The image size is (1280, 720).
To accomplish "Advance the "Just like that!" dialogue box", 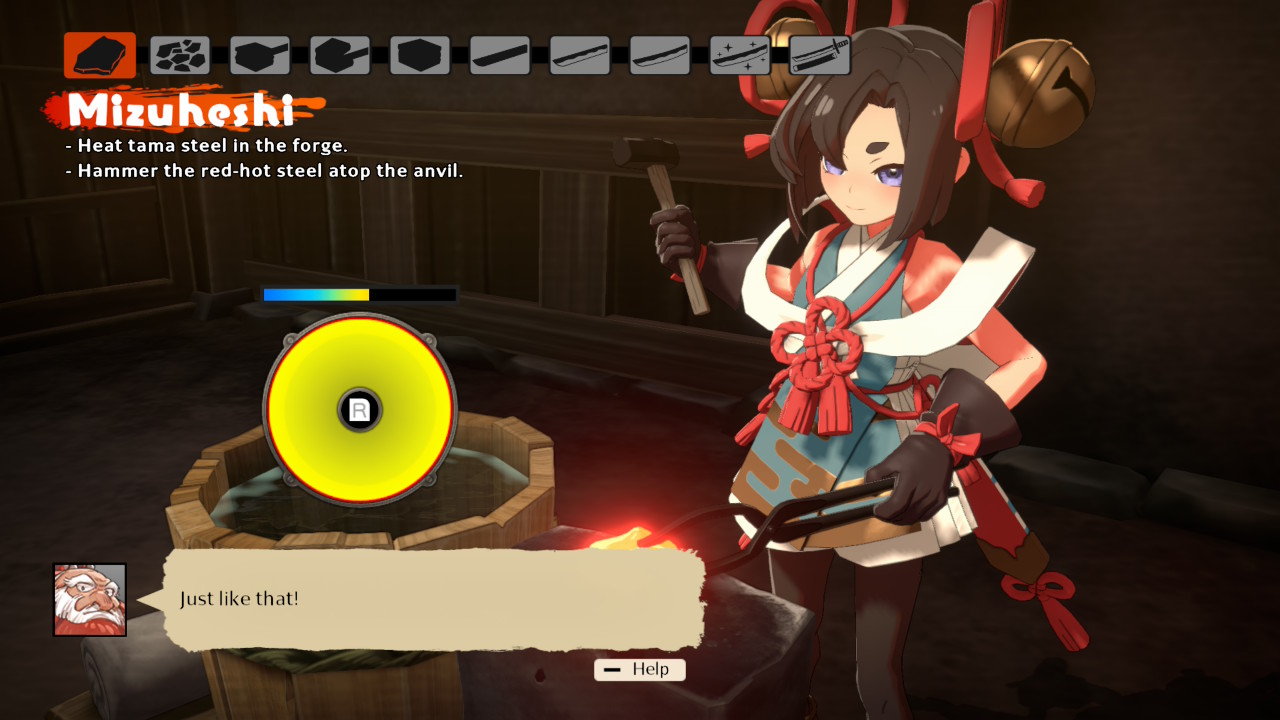I will [x=433, y=599].
